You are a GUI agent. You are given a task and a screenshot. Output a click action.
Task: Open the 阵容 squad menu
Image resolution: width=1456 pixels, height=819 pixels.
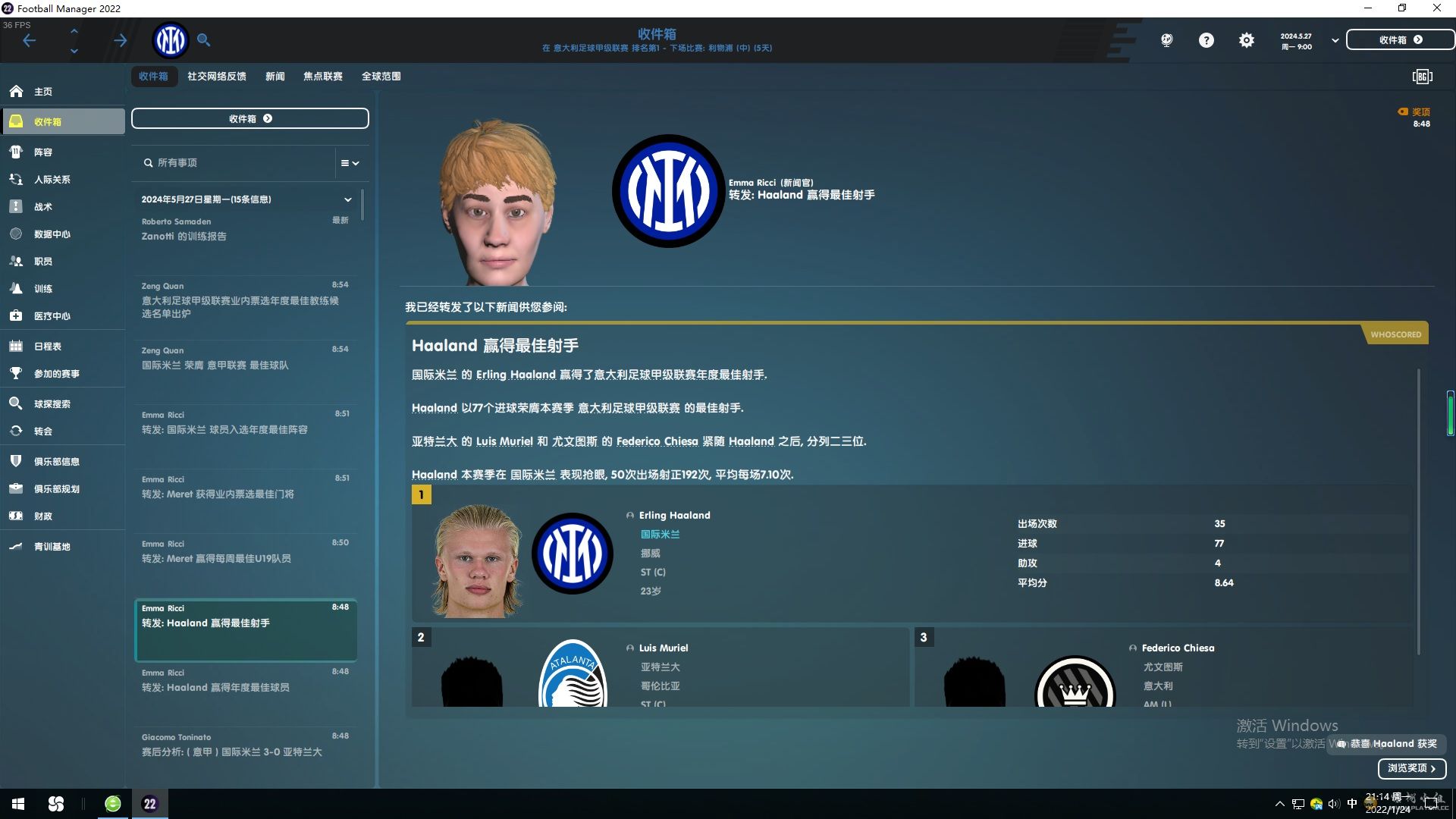tap(42, 152)
